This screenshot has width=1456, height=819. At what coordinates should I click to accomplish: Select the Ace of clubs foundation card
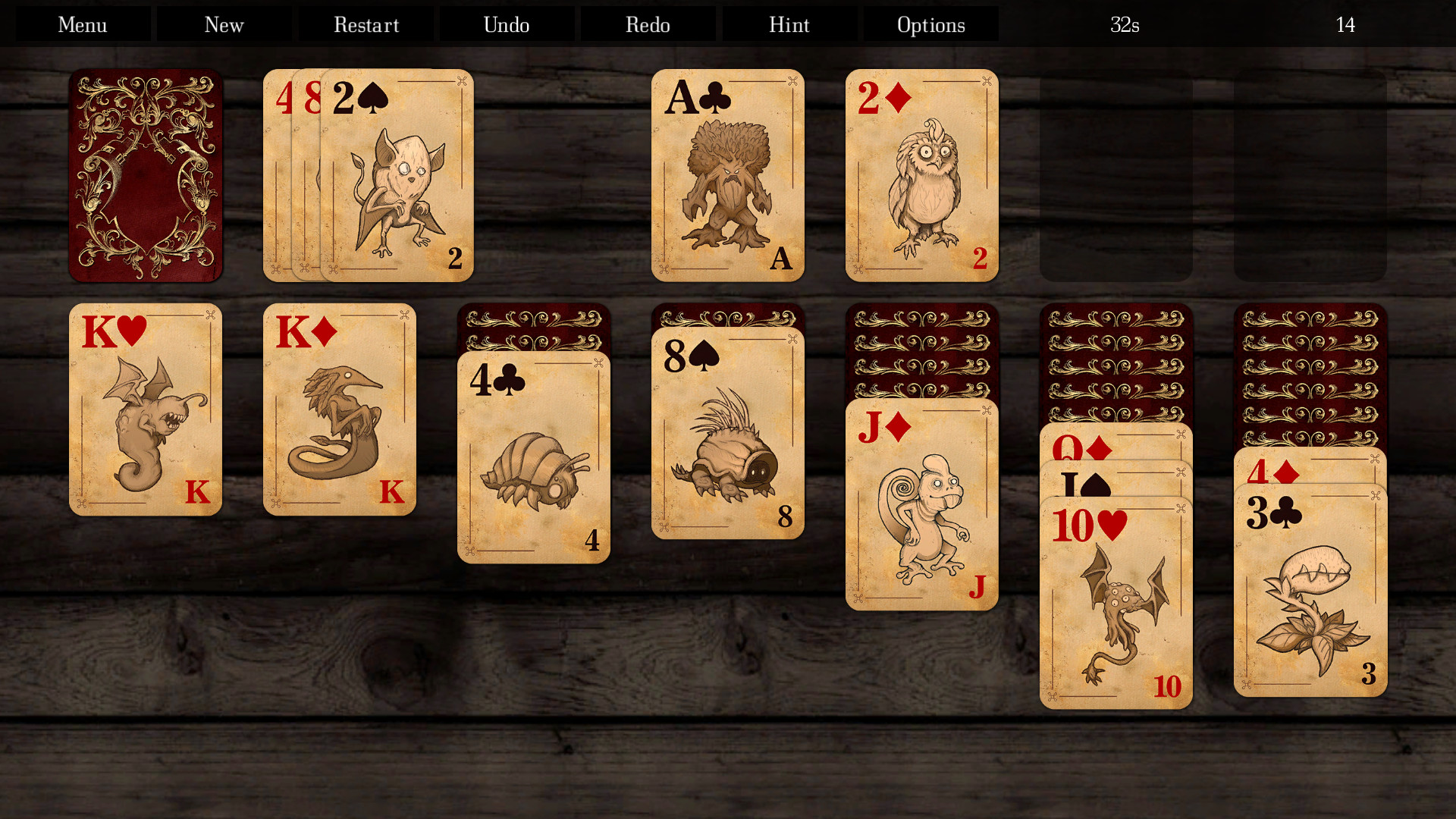pos(727,175)
